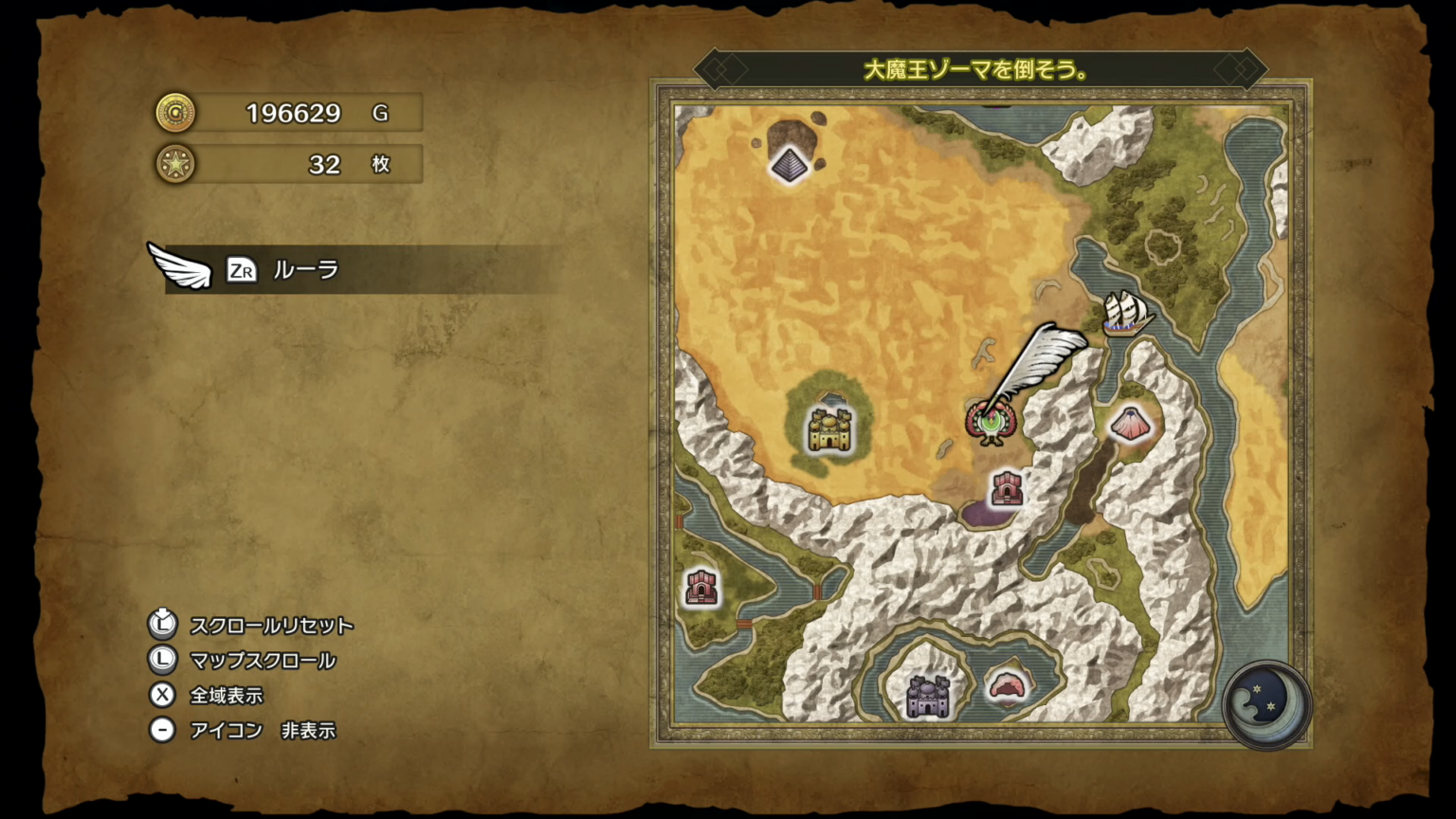
Task: Select the mini medal star icon
Action: tap(176, 164)
